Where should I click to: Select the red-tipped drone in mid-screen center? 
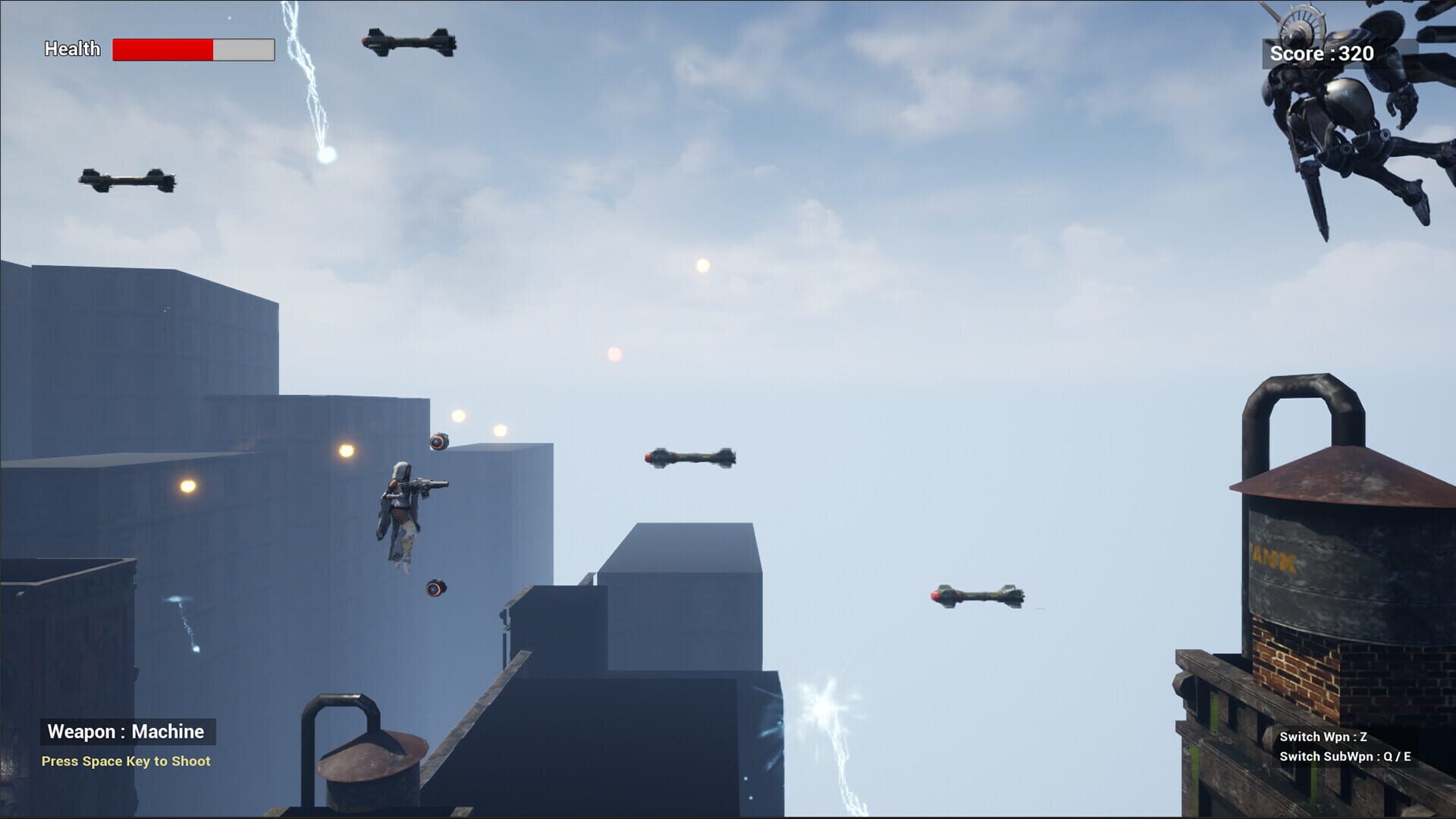[690, 457]
